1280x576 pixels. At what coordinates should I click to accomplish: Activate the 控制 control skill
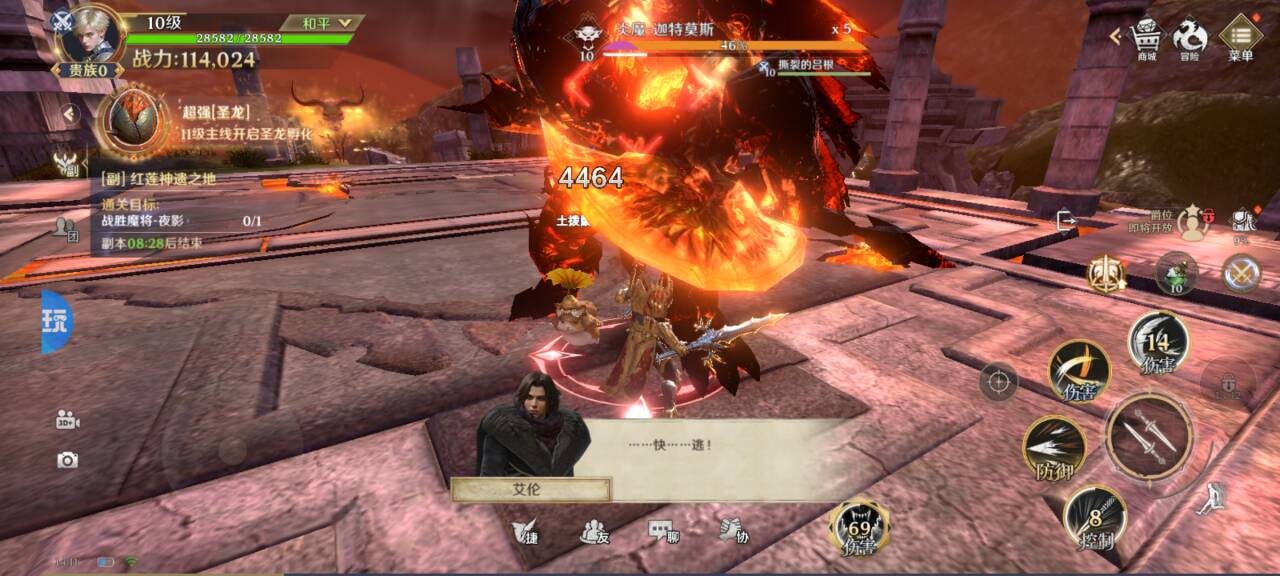click(1095, 517)
